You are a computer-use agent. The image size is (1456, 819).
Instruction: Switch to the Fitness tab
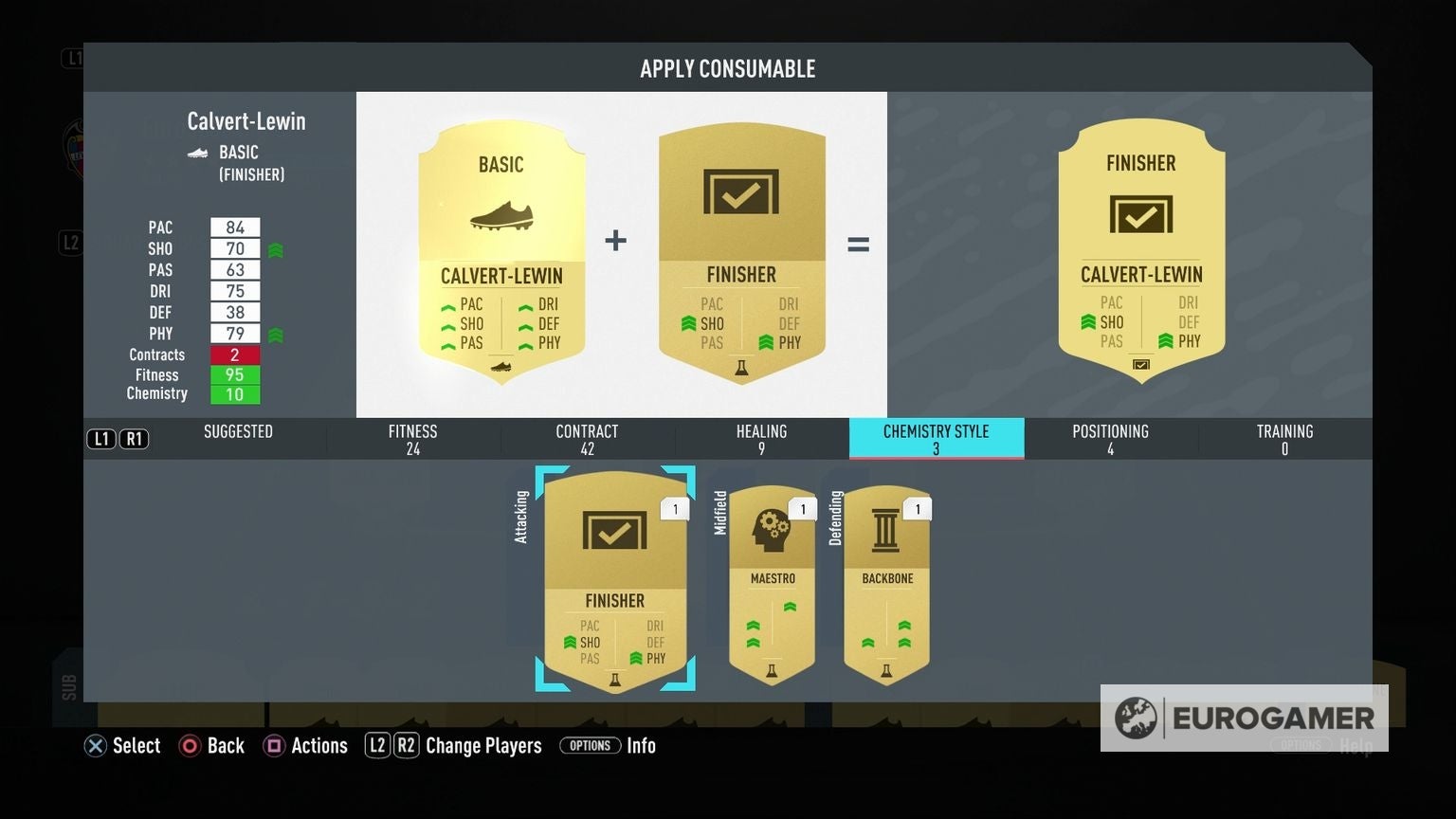[412, 438]
